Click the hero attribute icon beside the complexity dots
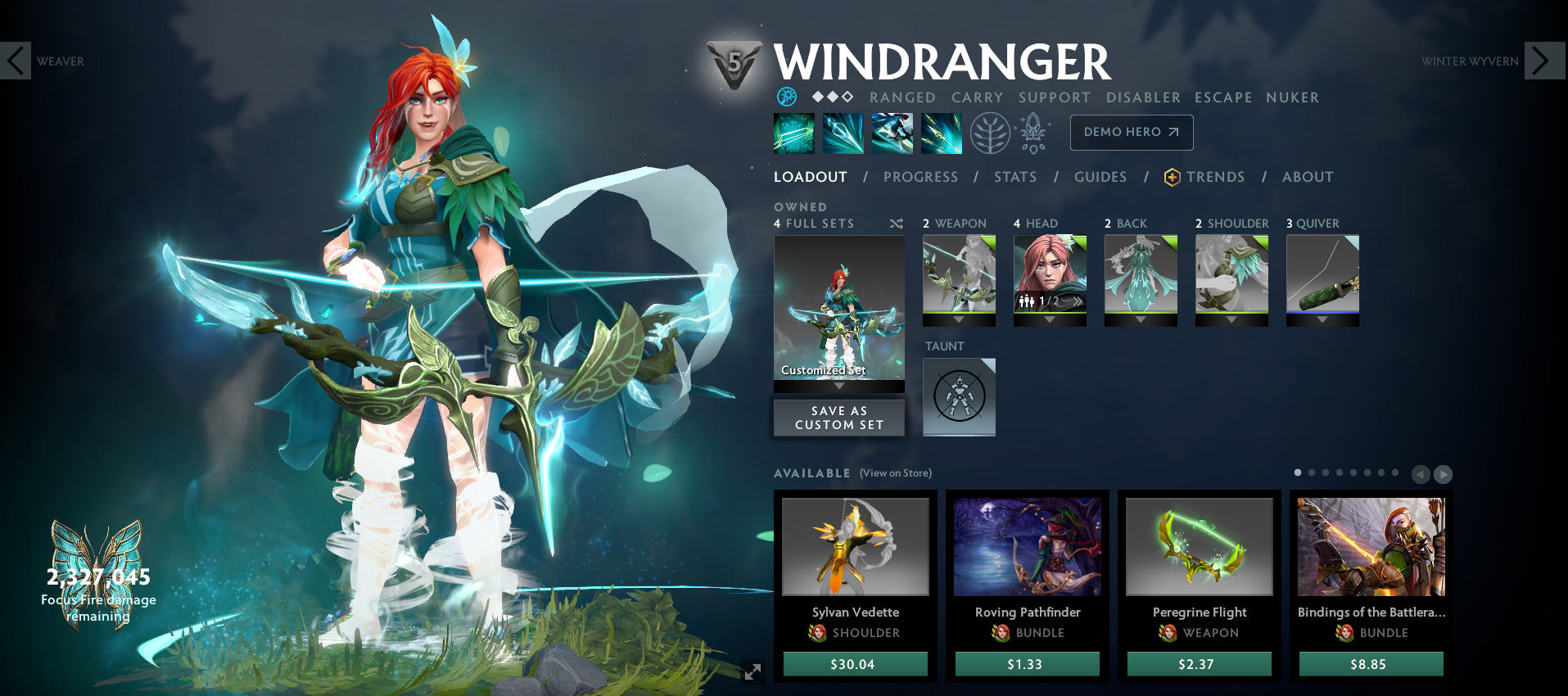1568x696 pixels. (788, 97)
